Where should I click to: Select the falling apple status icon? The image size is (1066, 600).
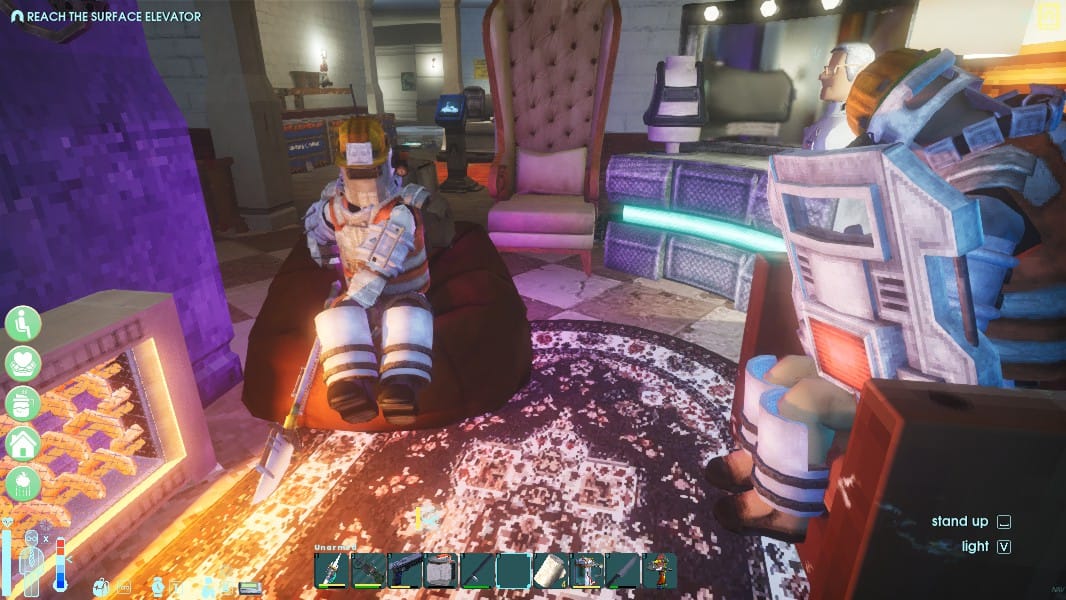(x=22, y=484)
